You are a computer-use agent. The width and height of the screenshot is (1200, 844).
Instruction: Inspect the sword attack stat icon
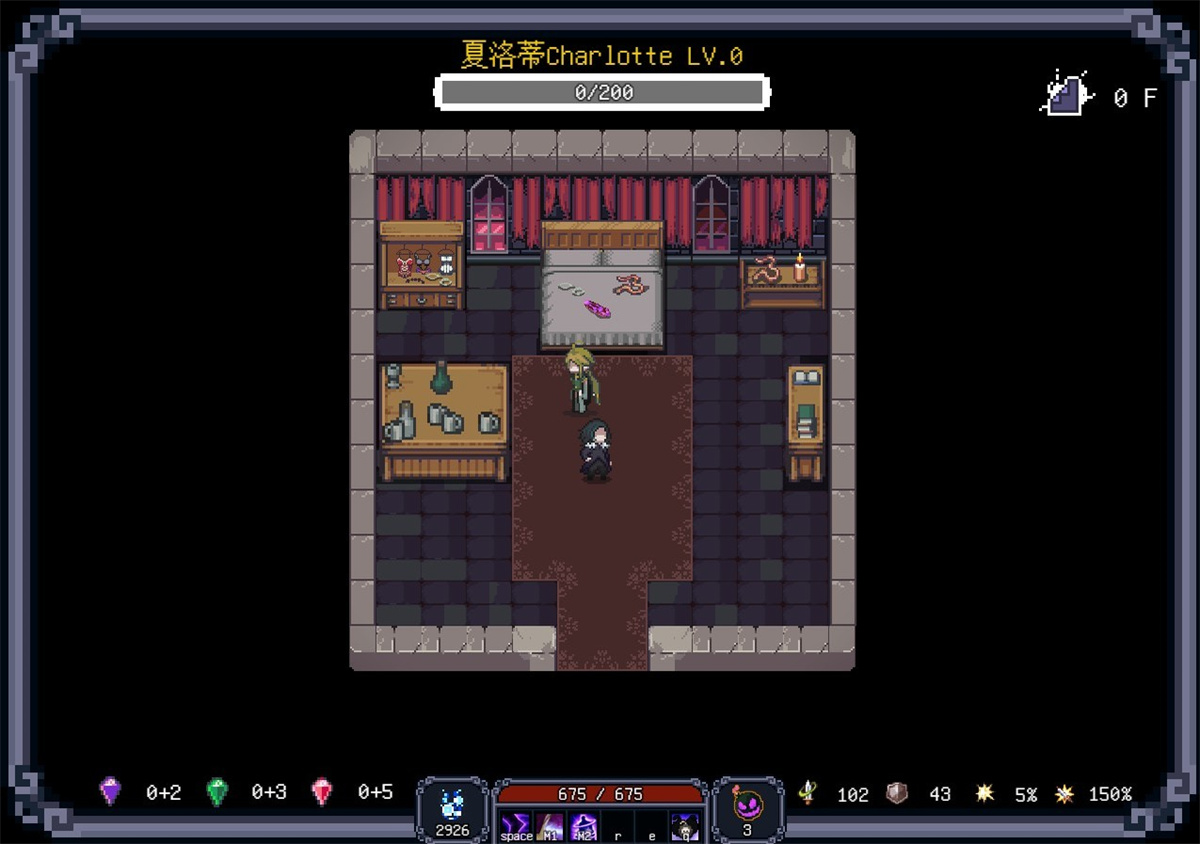806,793
